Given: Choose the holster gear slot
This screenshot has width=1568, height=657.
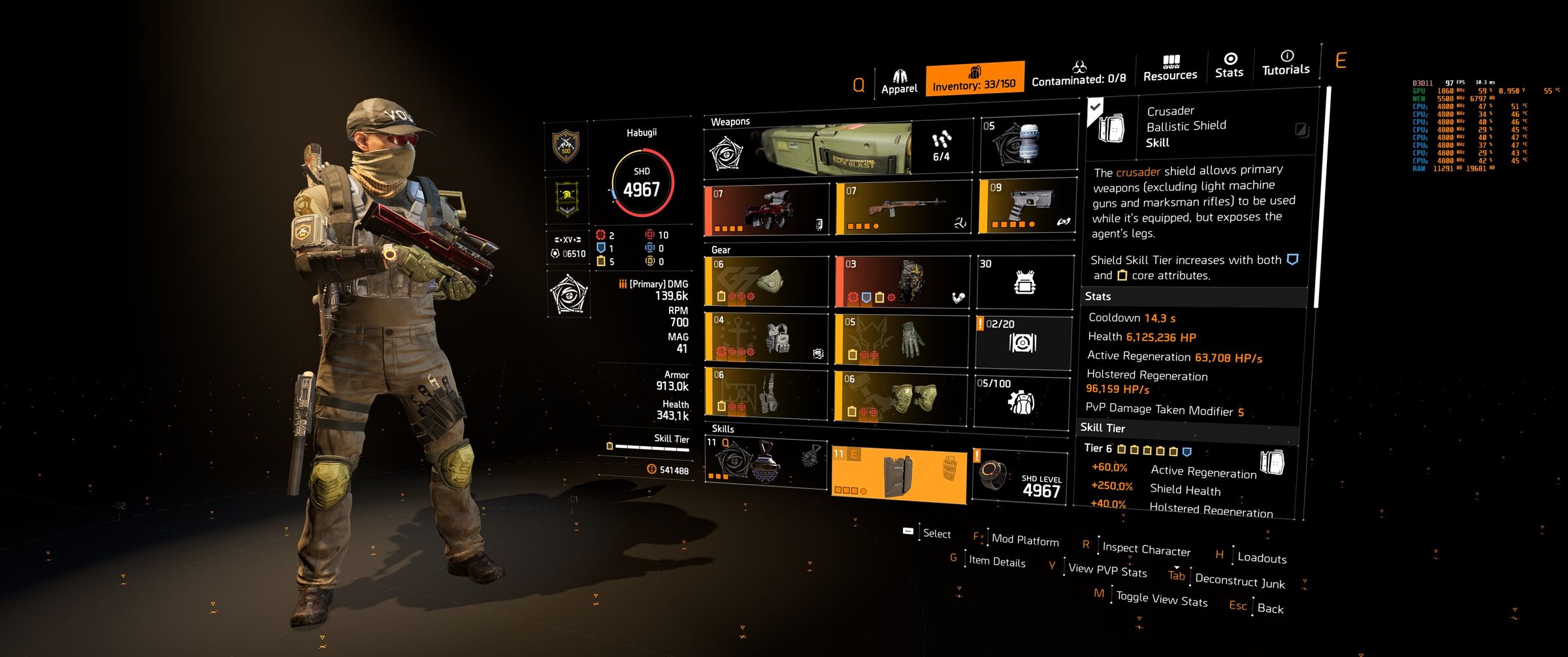Looking at the screenshot, I should tap(766, 392).
